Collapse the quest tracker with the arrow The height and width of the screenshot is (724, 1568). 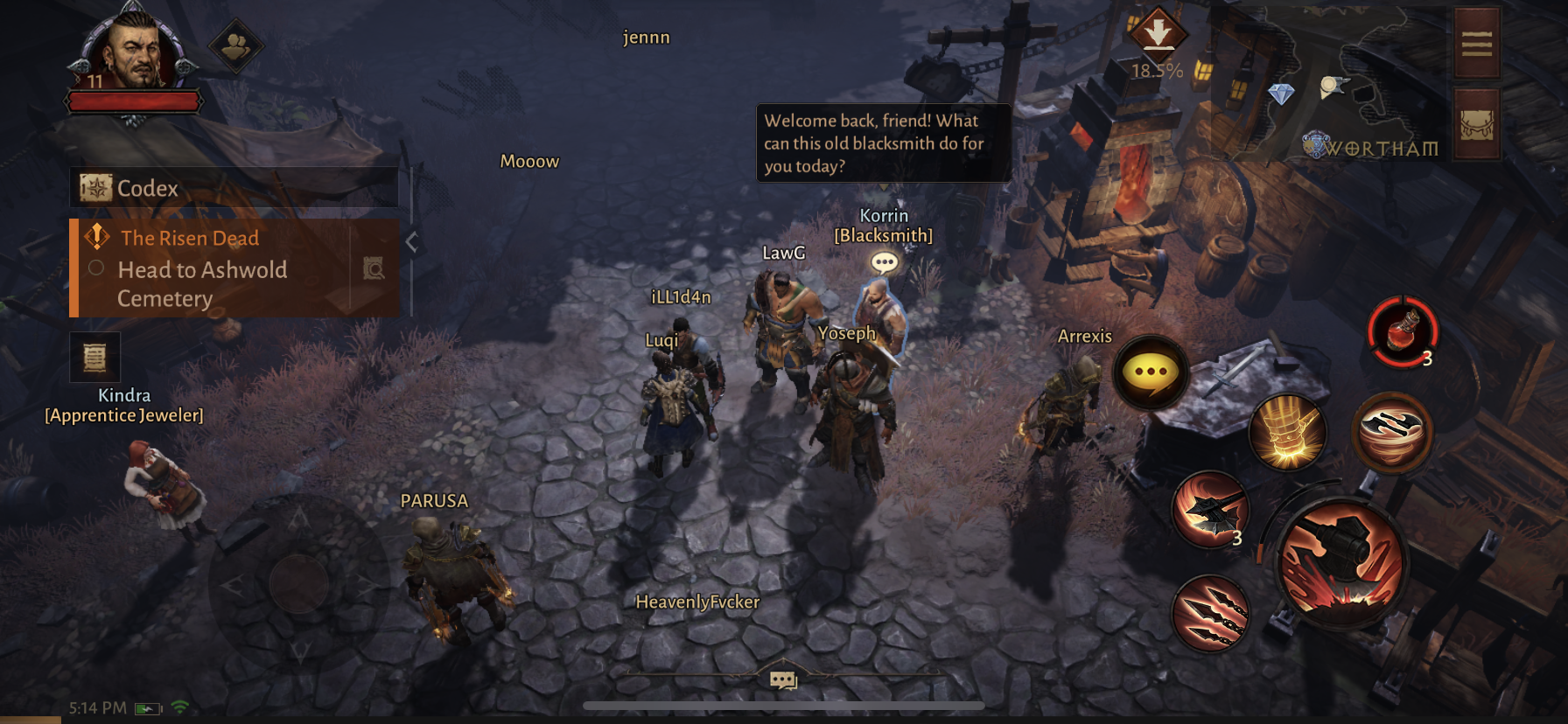[x=412, y=242]
